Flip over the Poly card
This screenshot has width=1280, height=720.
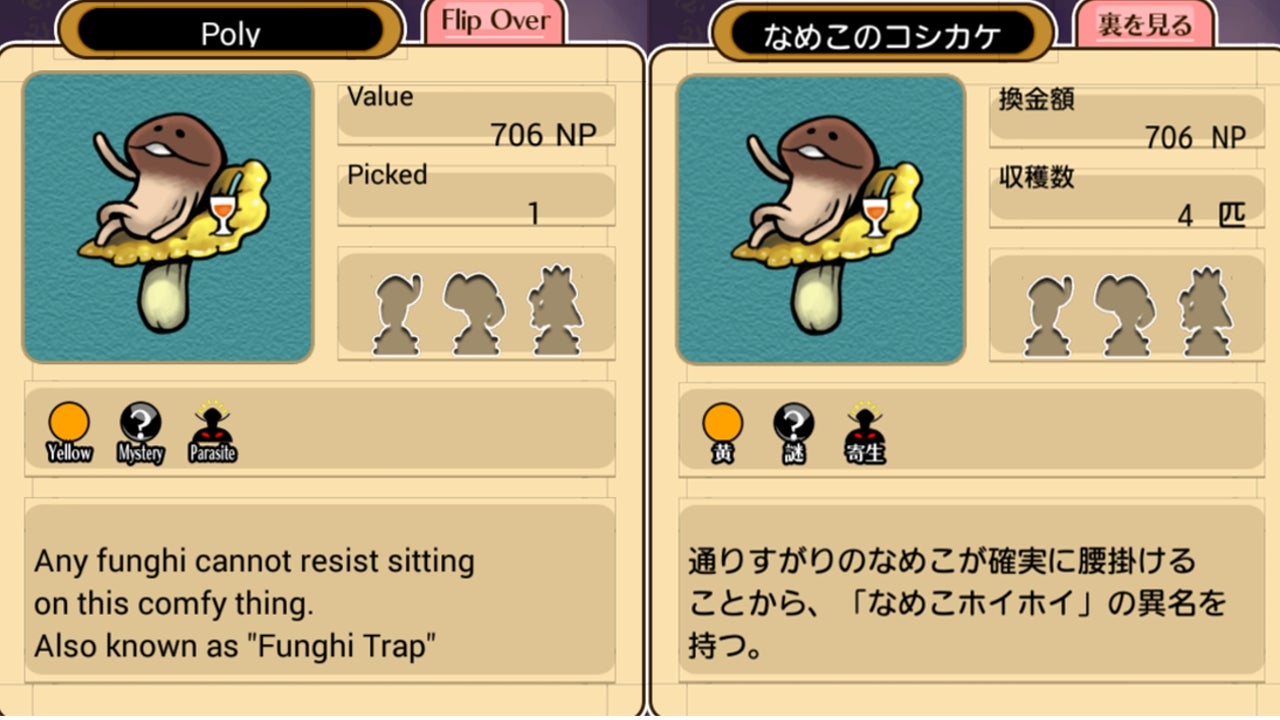[495, 22]
